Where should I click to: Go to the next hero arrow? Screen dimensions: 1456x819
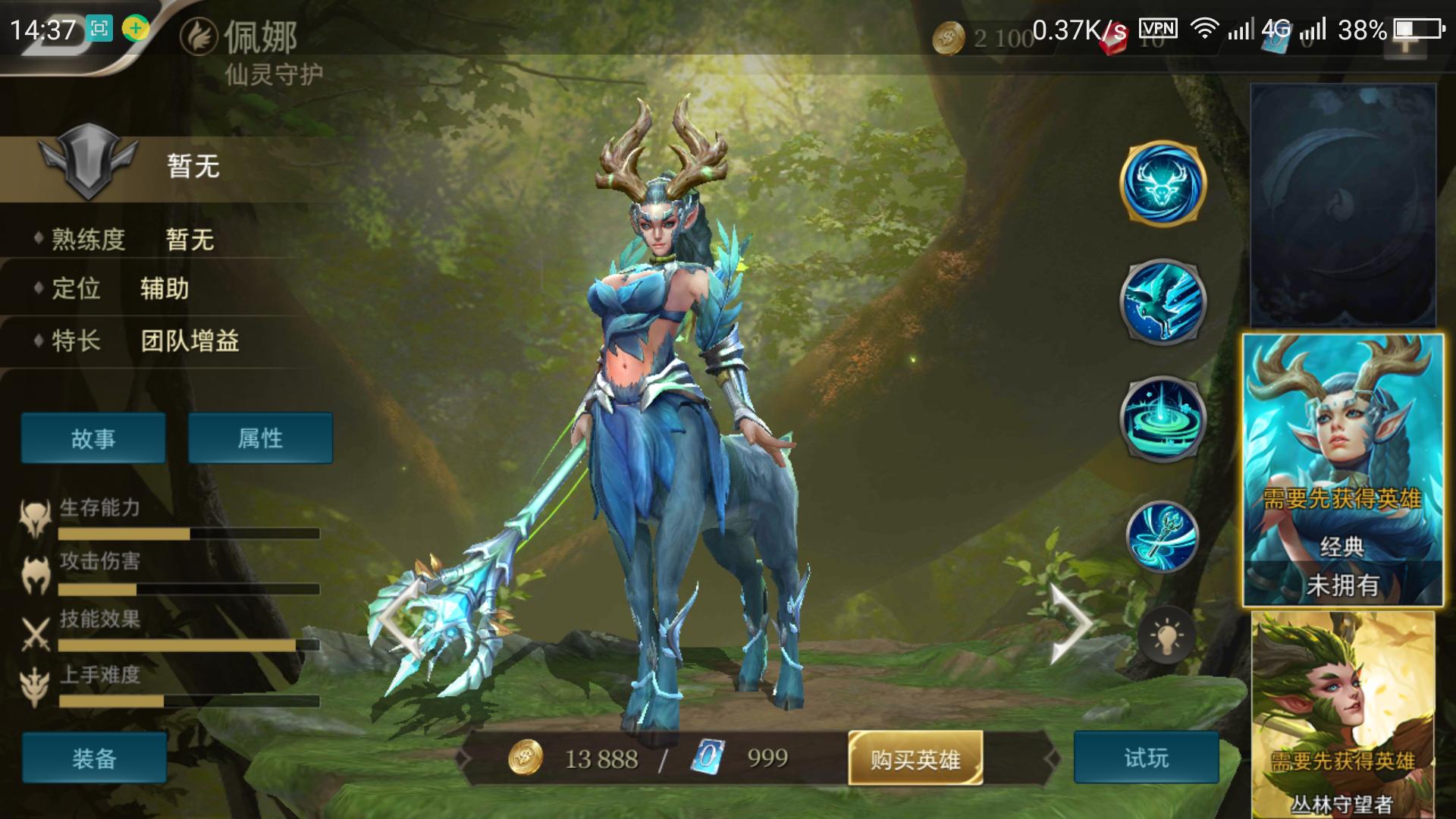(x=1070, y=625)
